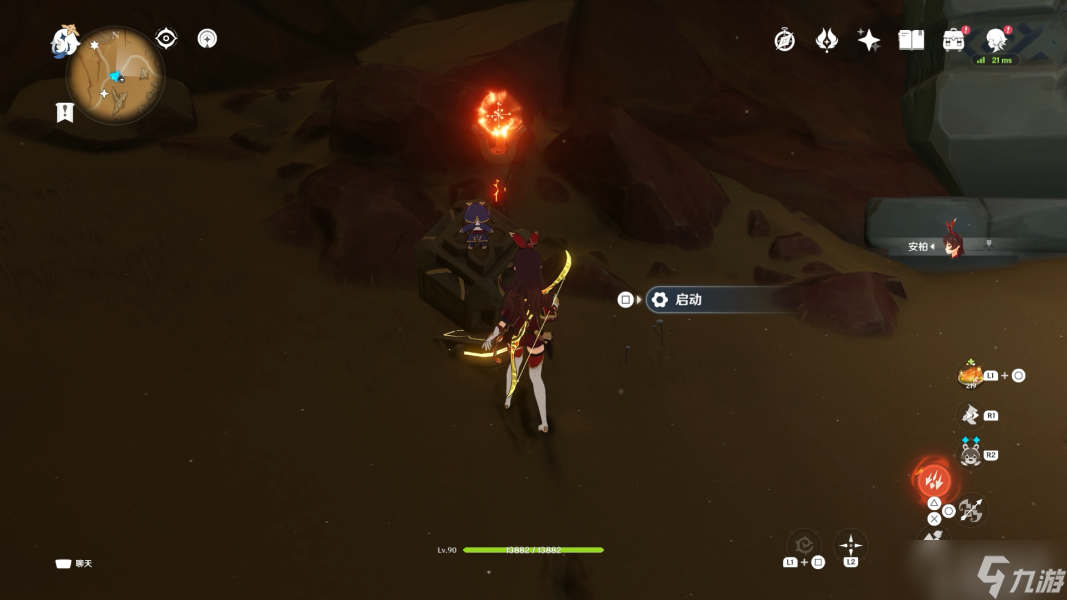Toggle the eye-shaped elemental sight icon
1067x600 pixels.
(x=167, y=39)
